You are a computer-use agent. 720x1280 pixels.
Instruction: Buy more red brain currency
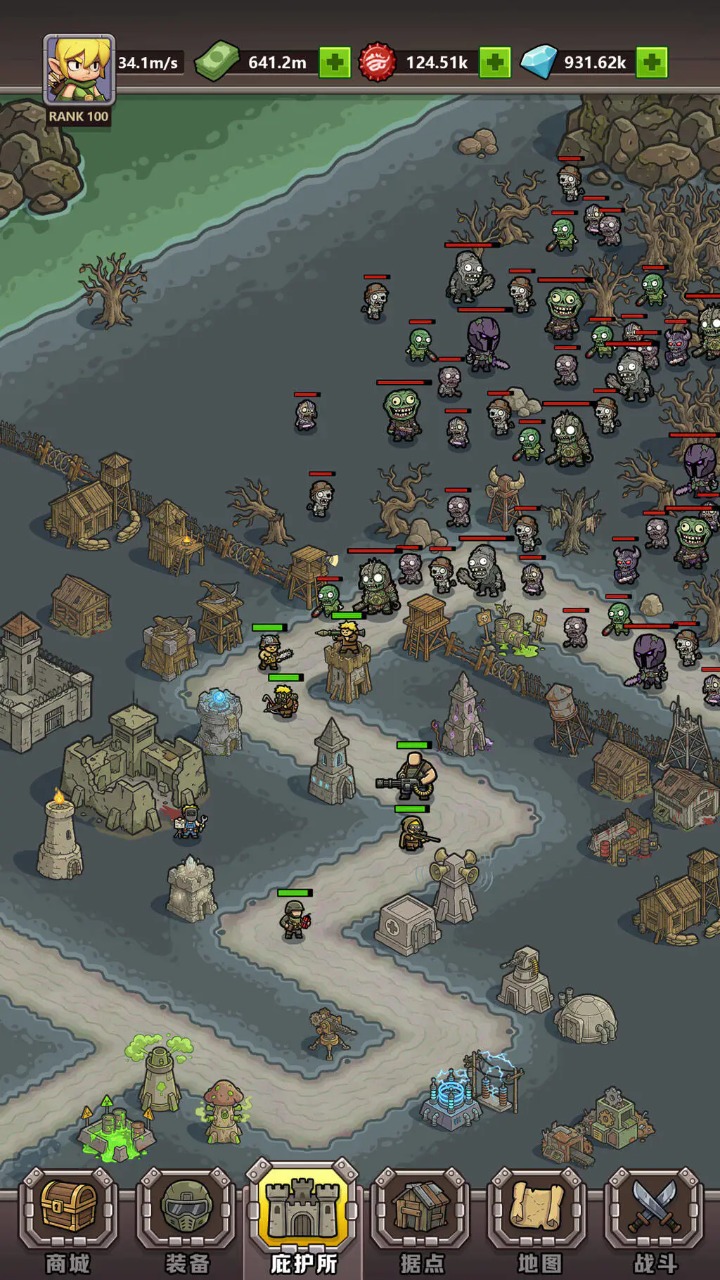coord(494,63)
